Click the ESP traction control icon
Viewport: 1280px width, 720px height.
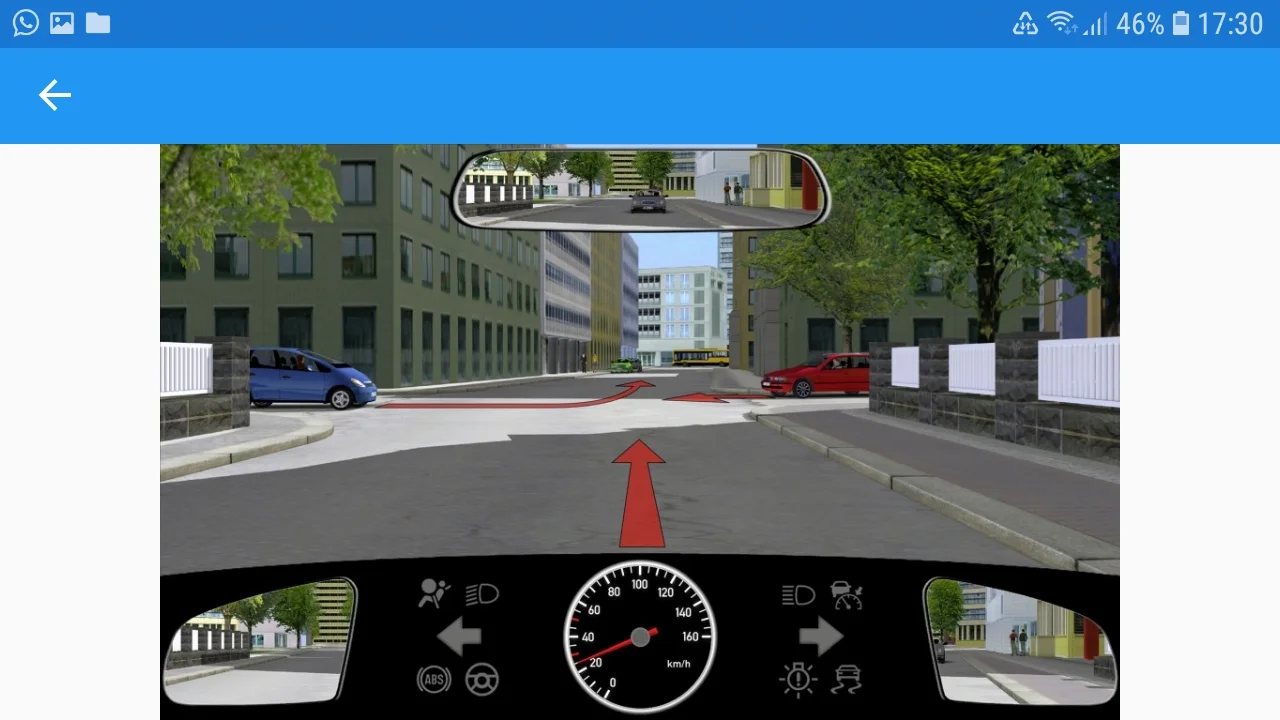click(x=846, y=678)
